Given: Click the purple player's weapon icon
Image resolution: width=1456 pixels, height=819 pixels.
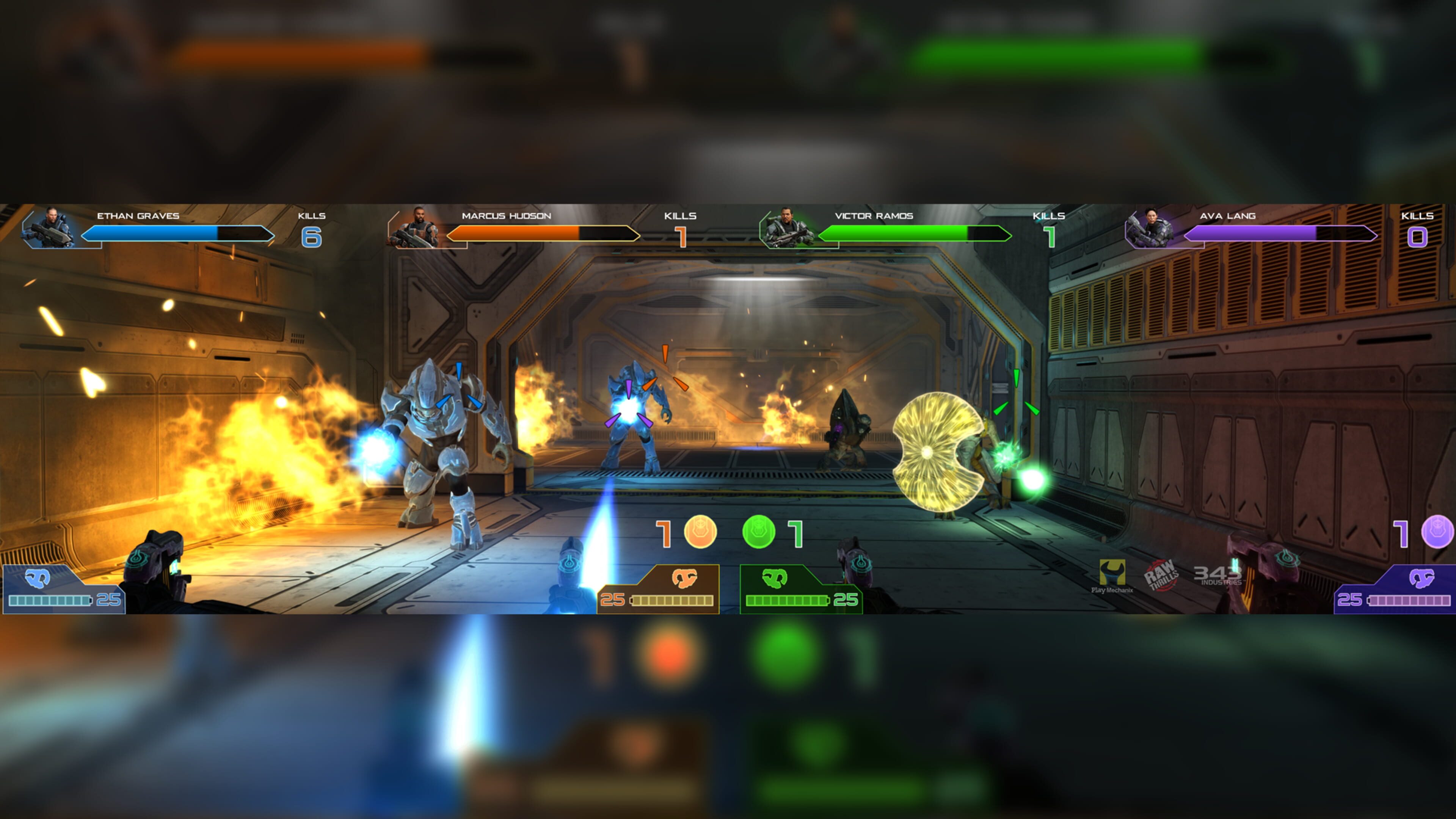Looking at the screenshot, I should point(1421,577).
